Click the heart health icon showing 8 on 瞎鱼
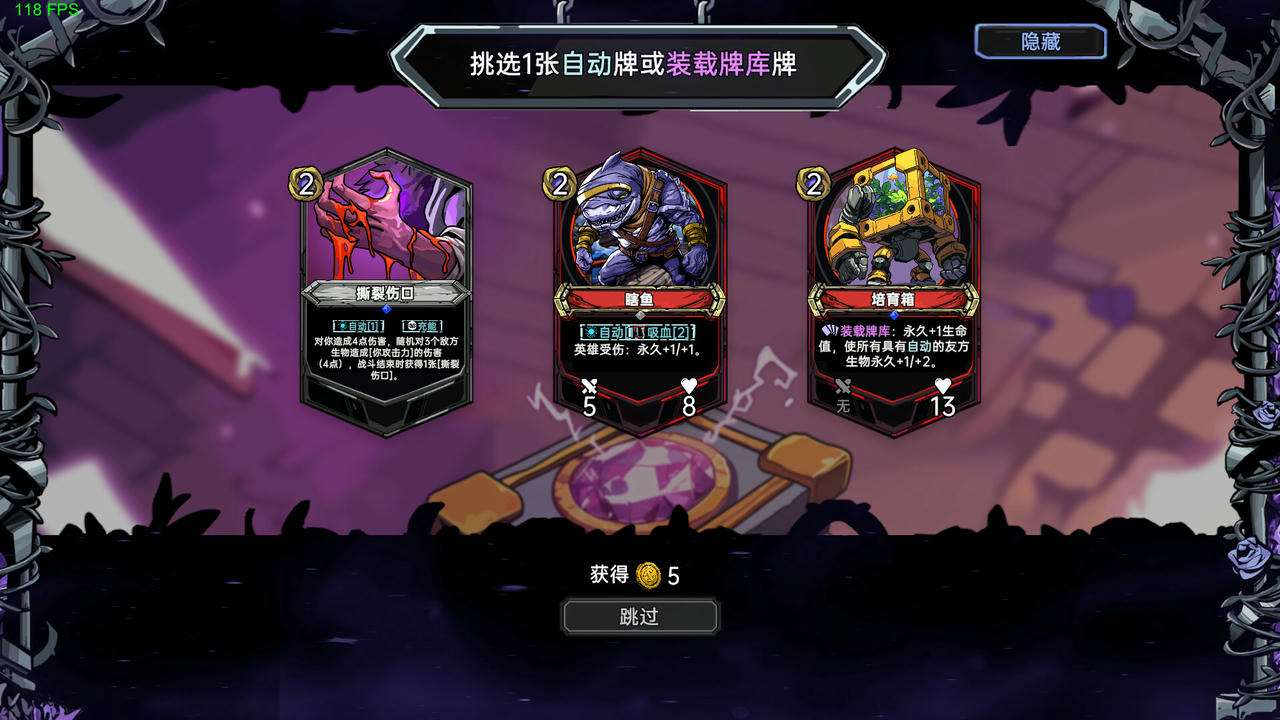Viewport: 1280px width, 720px height. tap(689, 386)
